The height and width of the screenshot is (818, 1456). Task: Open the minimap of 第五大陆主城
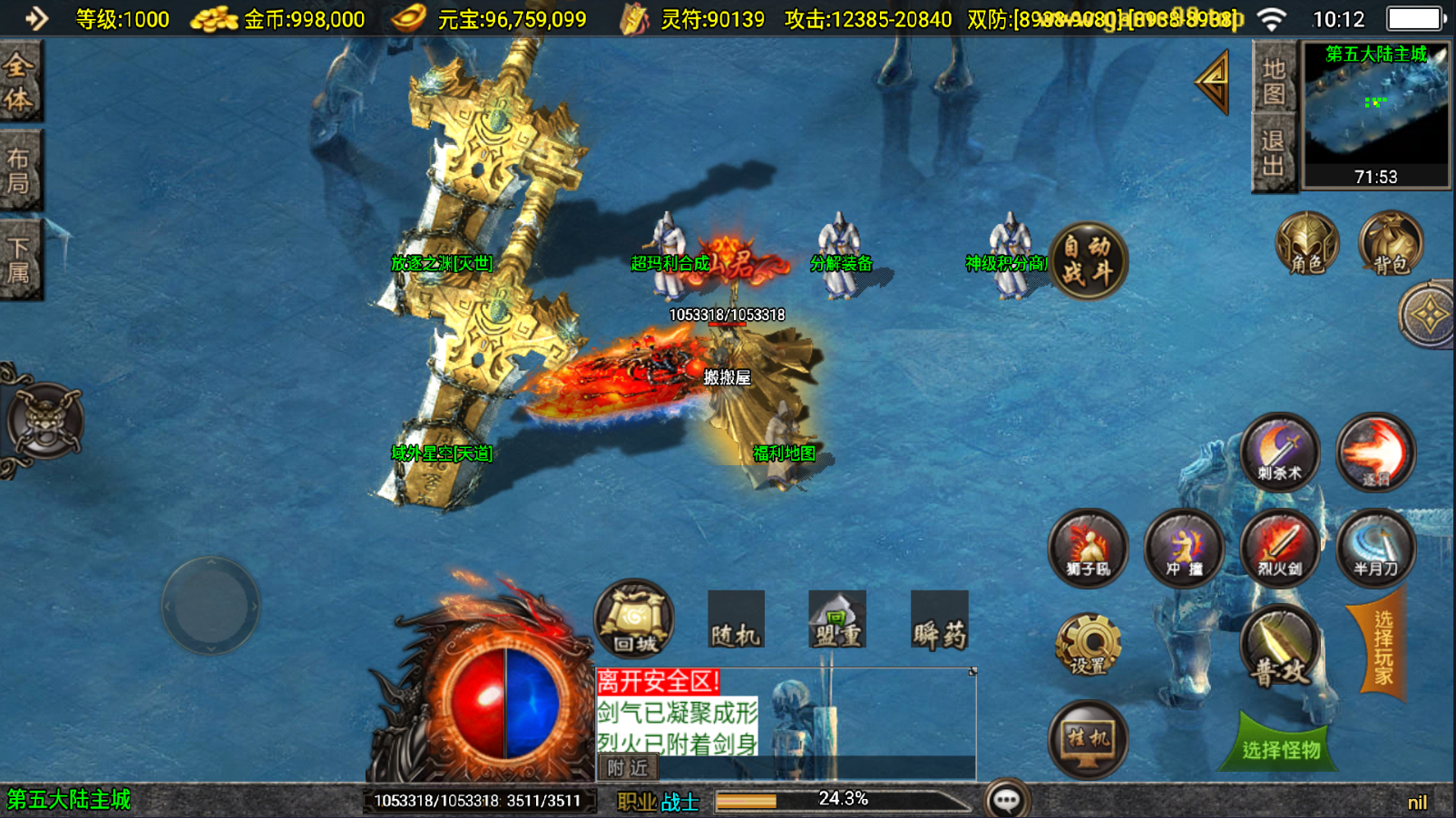coord(1375,115)
